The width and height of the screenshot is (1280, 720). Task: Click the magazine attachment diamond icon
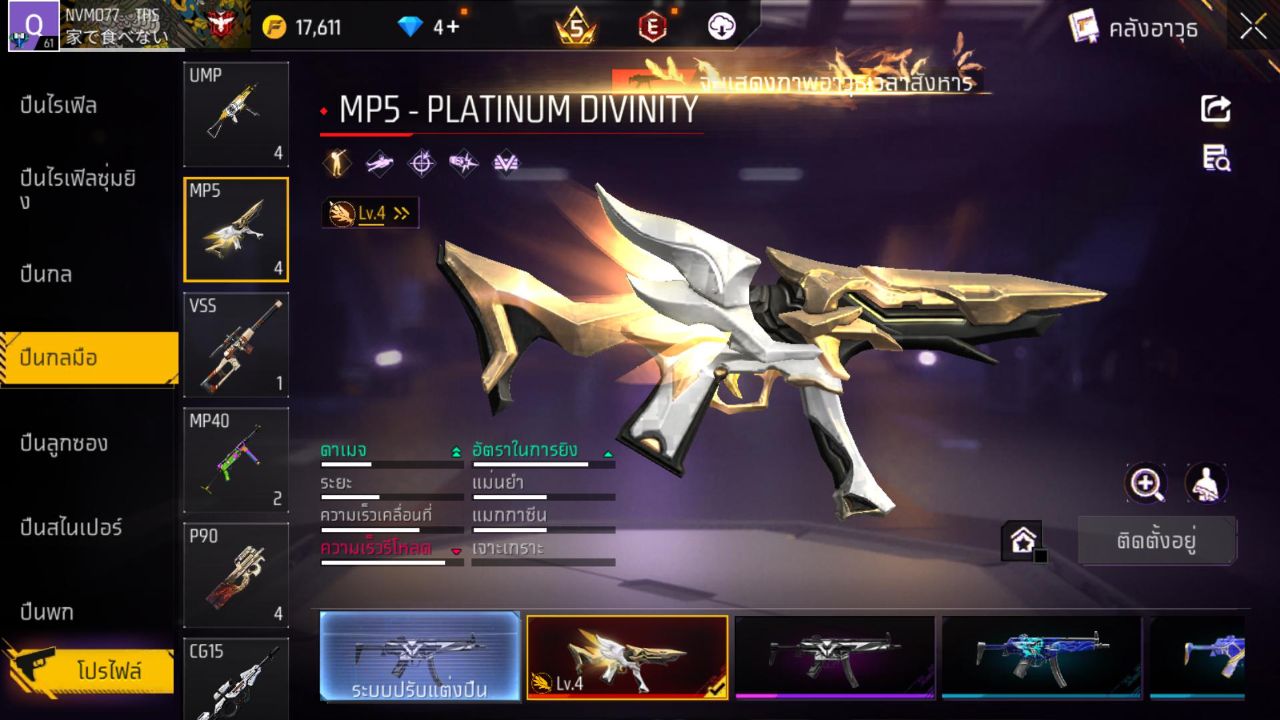tap(504, 163)
